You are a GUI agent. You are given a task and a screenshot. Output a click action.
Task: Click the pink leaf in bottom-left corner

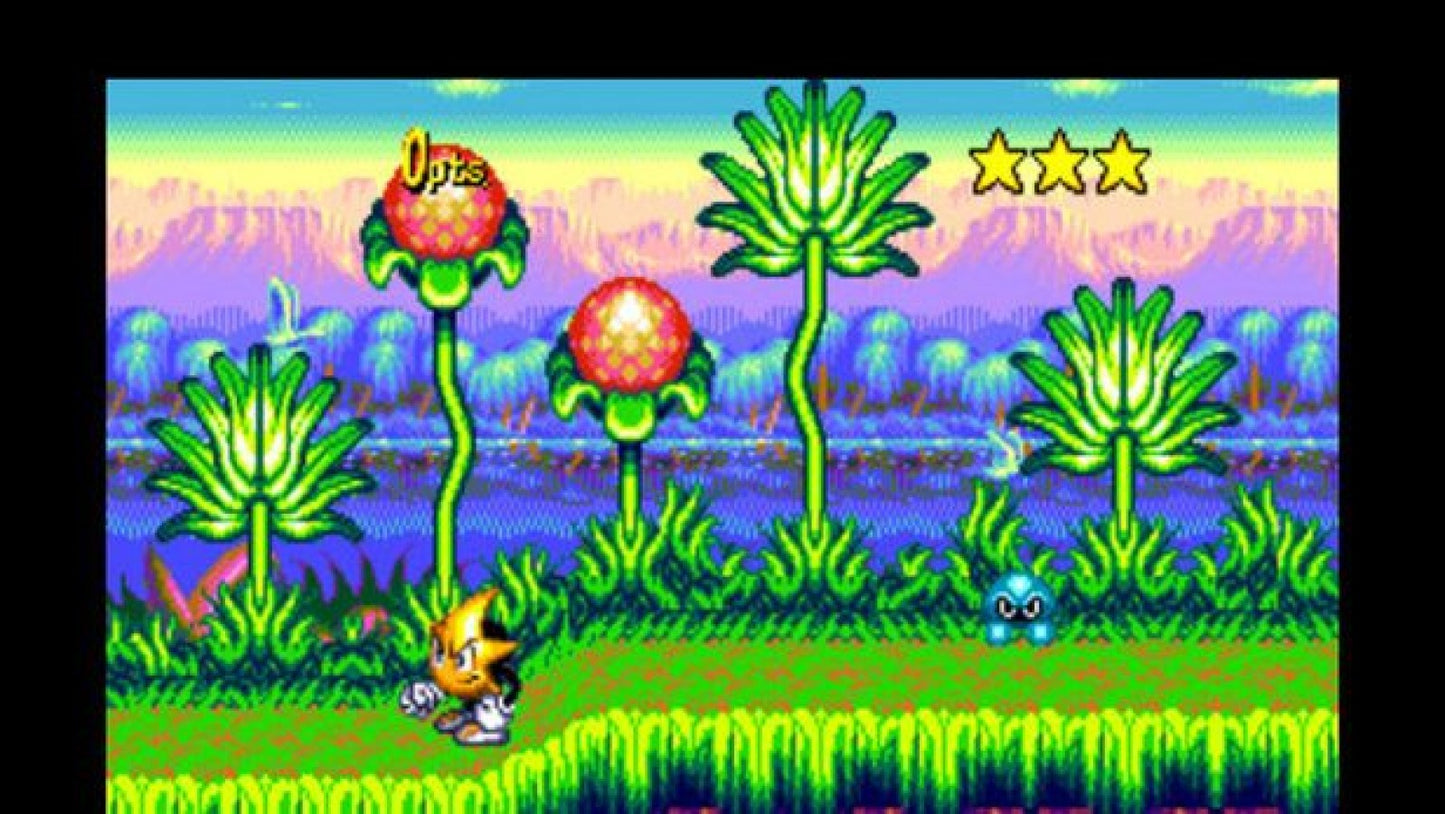pos(185,590)
